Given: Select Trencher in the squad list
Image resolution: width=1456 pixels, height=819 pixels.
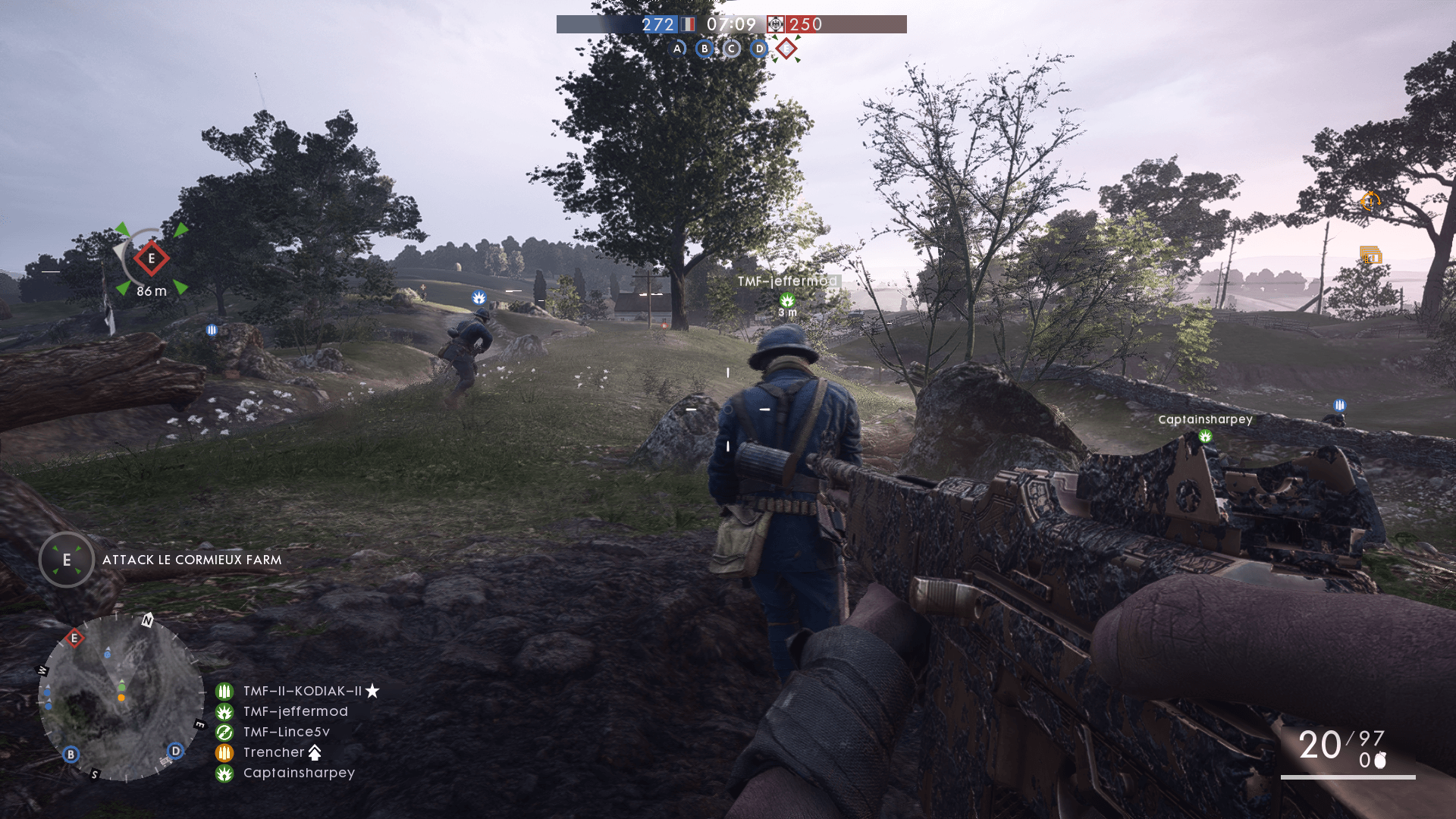Looking at the screenshot, I should pyautogui.click(x=274, y=752).
